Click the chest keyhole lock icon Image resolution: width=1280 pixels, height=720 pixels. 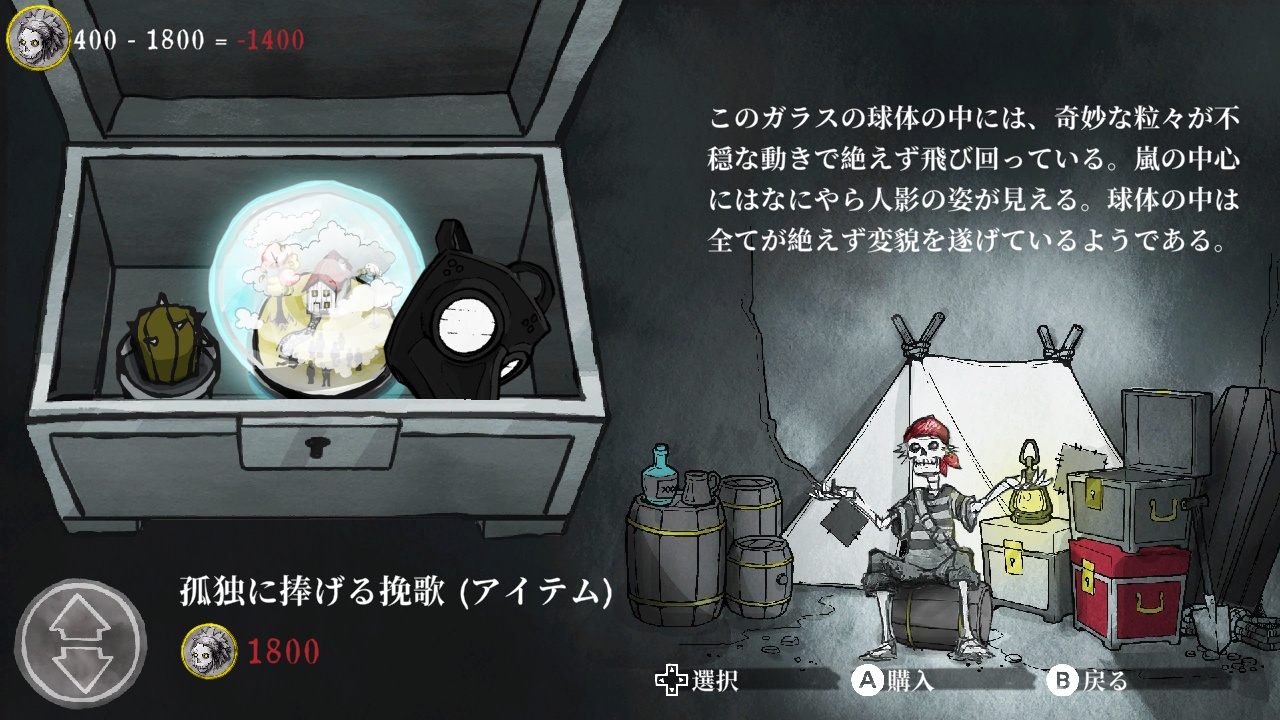point(319,446)
